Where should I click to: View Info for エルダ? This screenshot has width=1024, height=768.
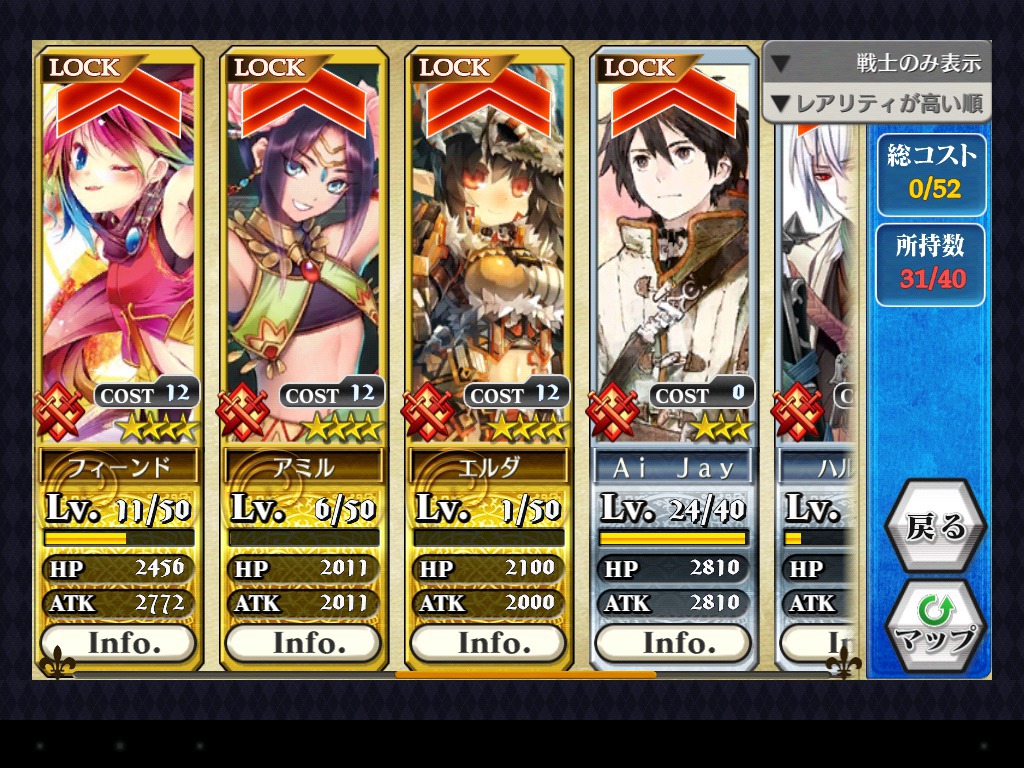pos(488,643)
